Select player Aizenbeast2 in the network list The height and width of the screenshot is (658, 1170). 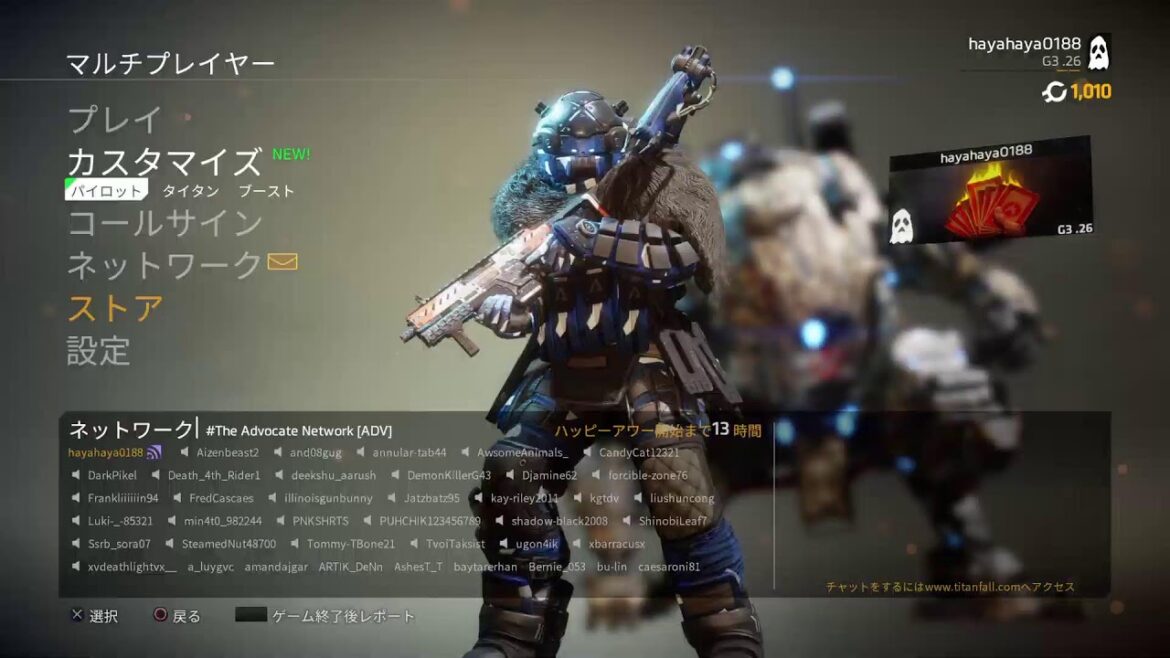[x=227, y=453]
